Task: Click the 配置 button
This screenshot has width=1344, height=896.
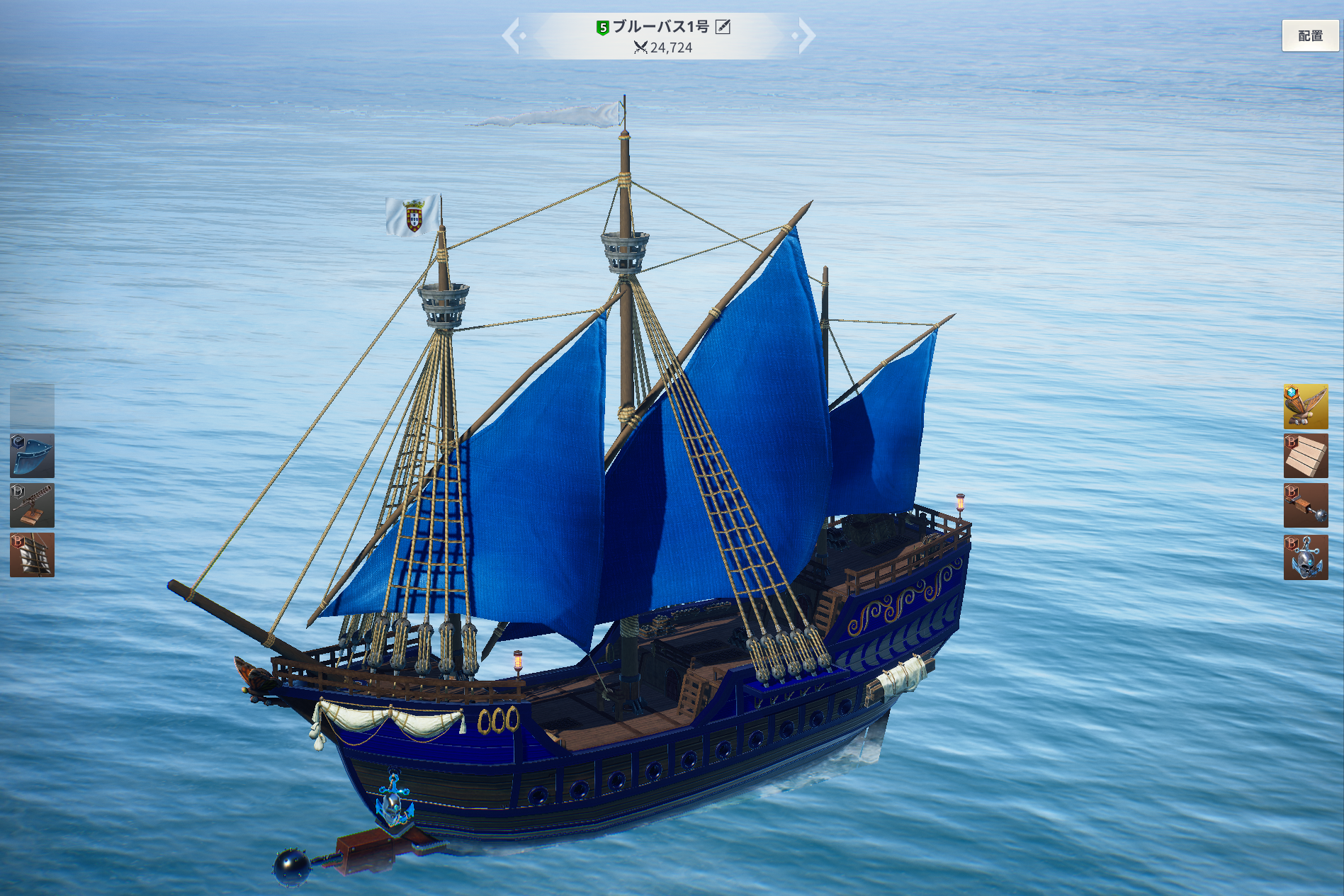Action: point(1310,35)
